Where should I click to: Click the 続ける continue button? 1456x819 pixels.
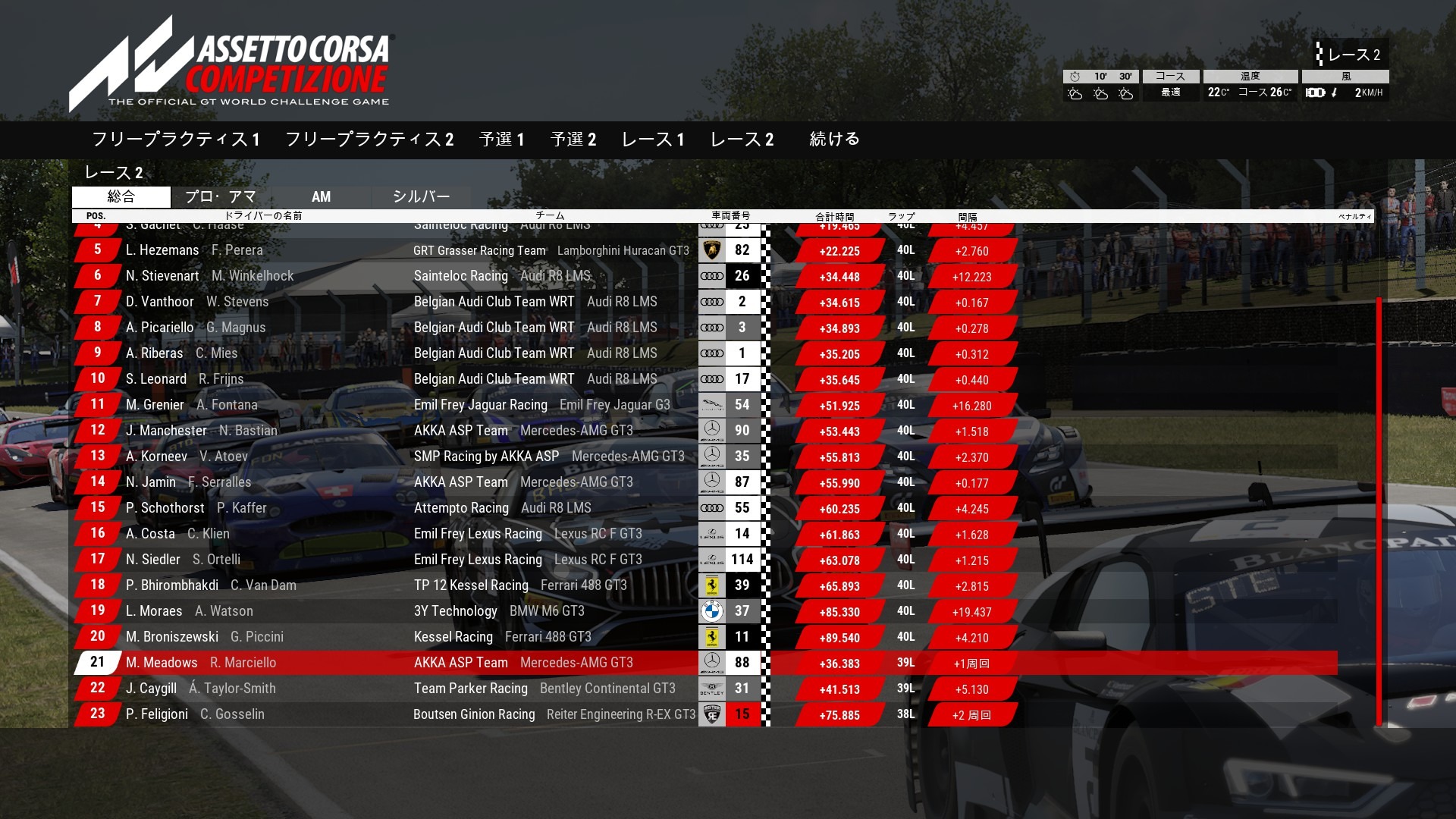pyautogui.click(x=834, y=139)
